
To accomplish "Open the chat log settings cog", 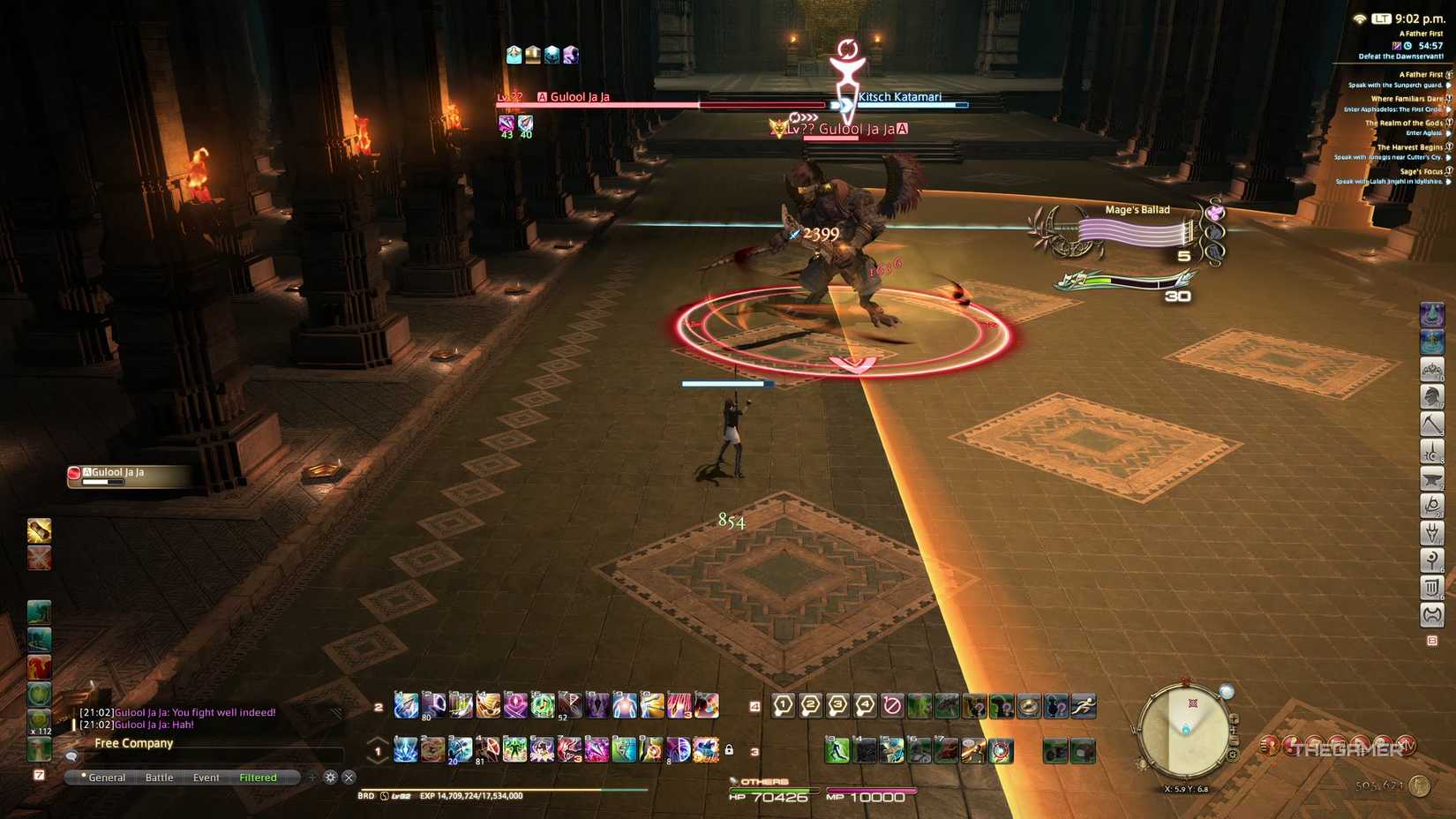I will (330, 778).
